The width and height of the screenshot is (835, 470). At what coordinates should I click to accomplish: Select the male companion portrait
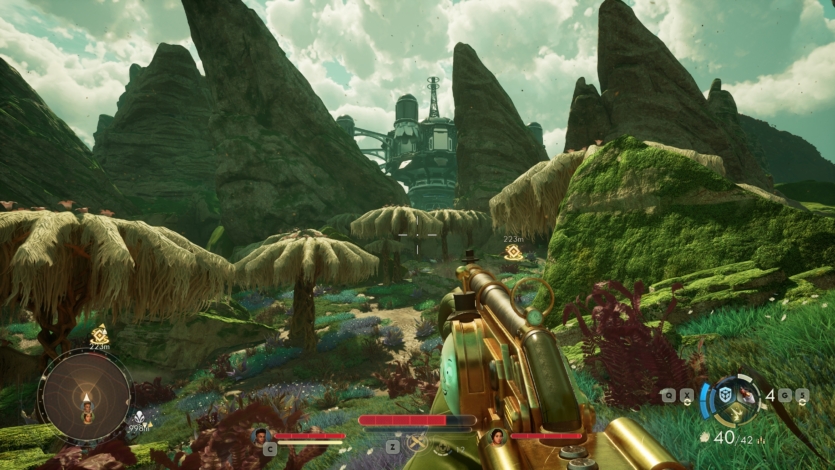tap(261, 436)
